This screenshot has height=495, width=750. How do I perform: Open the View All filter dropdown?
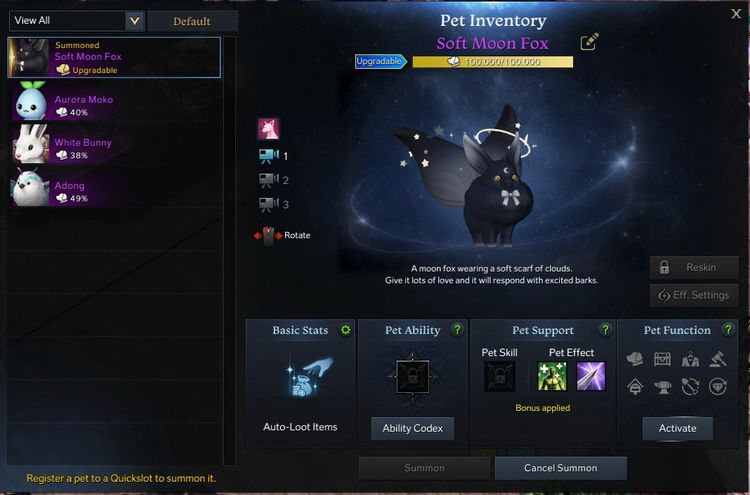pos(135,21)
